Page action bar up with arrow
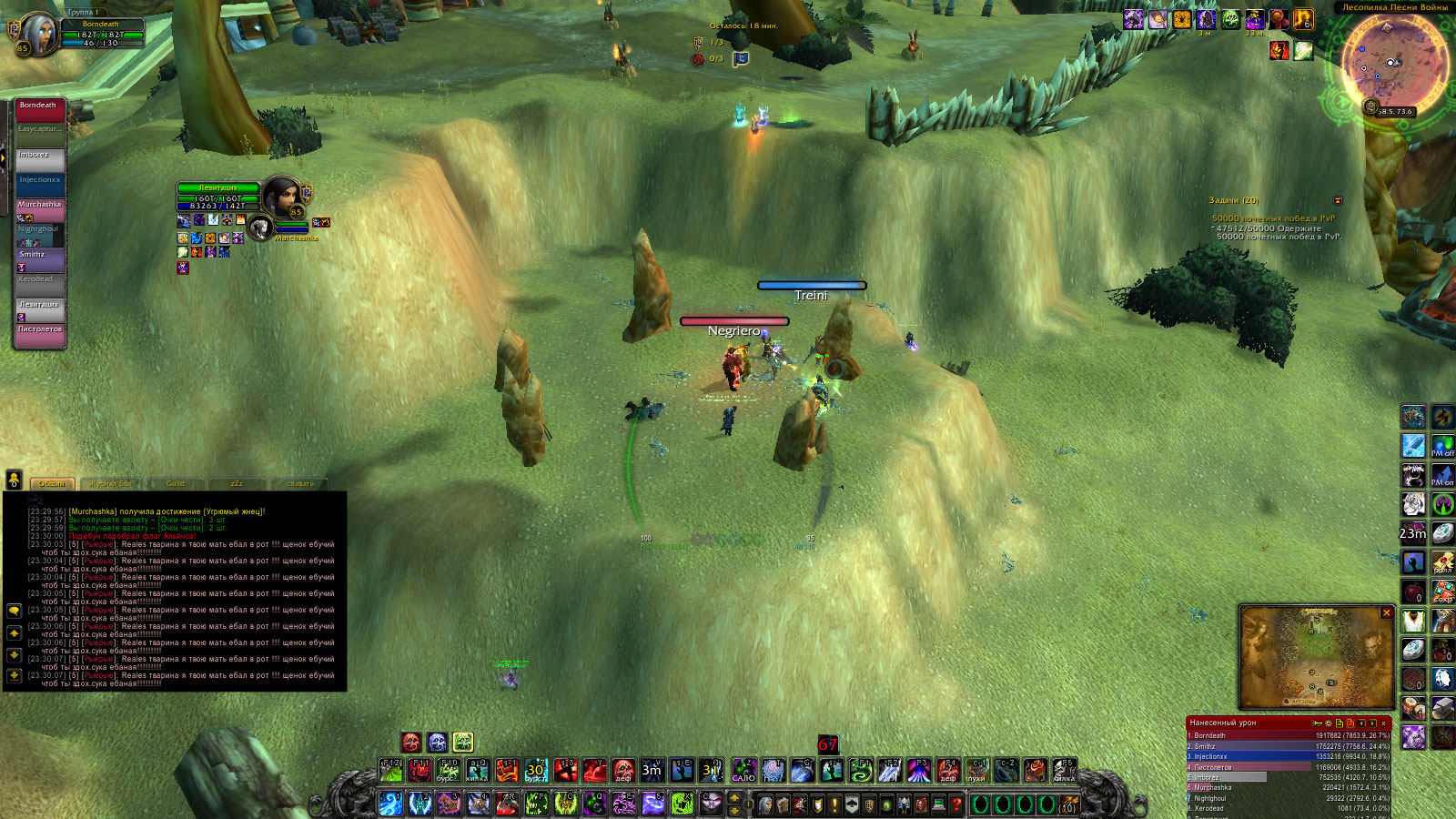The width and height of the screenshot is (1456, 819). pos(734,798)
